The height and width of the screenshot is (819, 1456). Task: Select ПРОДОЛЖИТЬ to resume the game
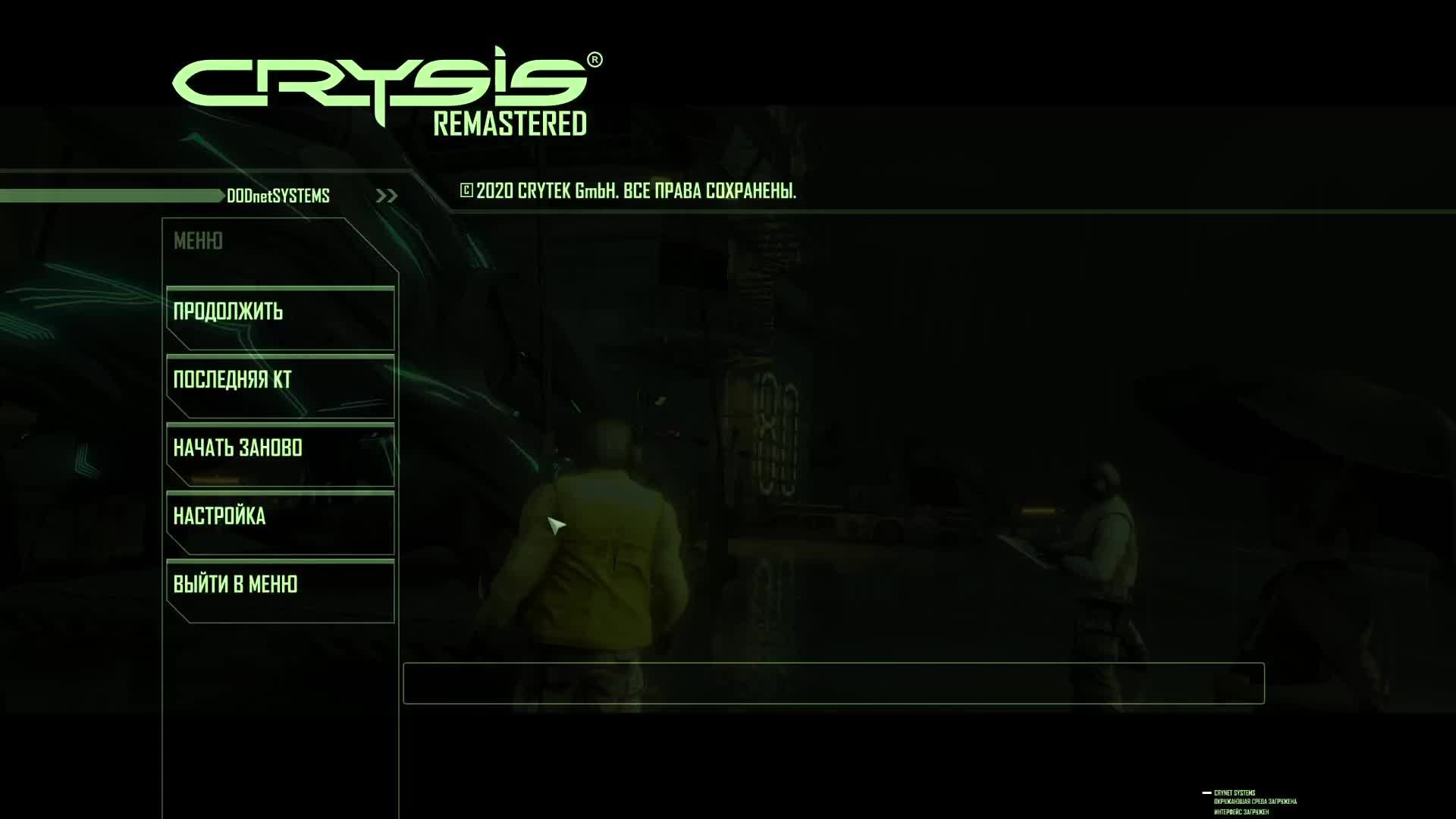(x=227, y=311)
